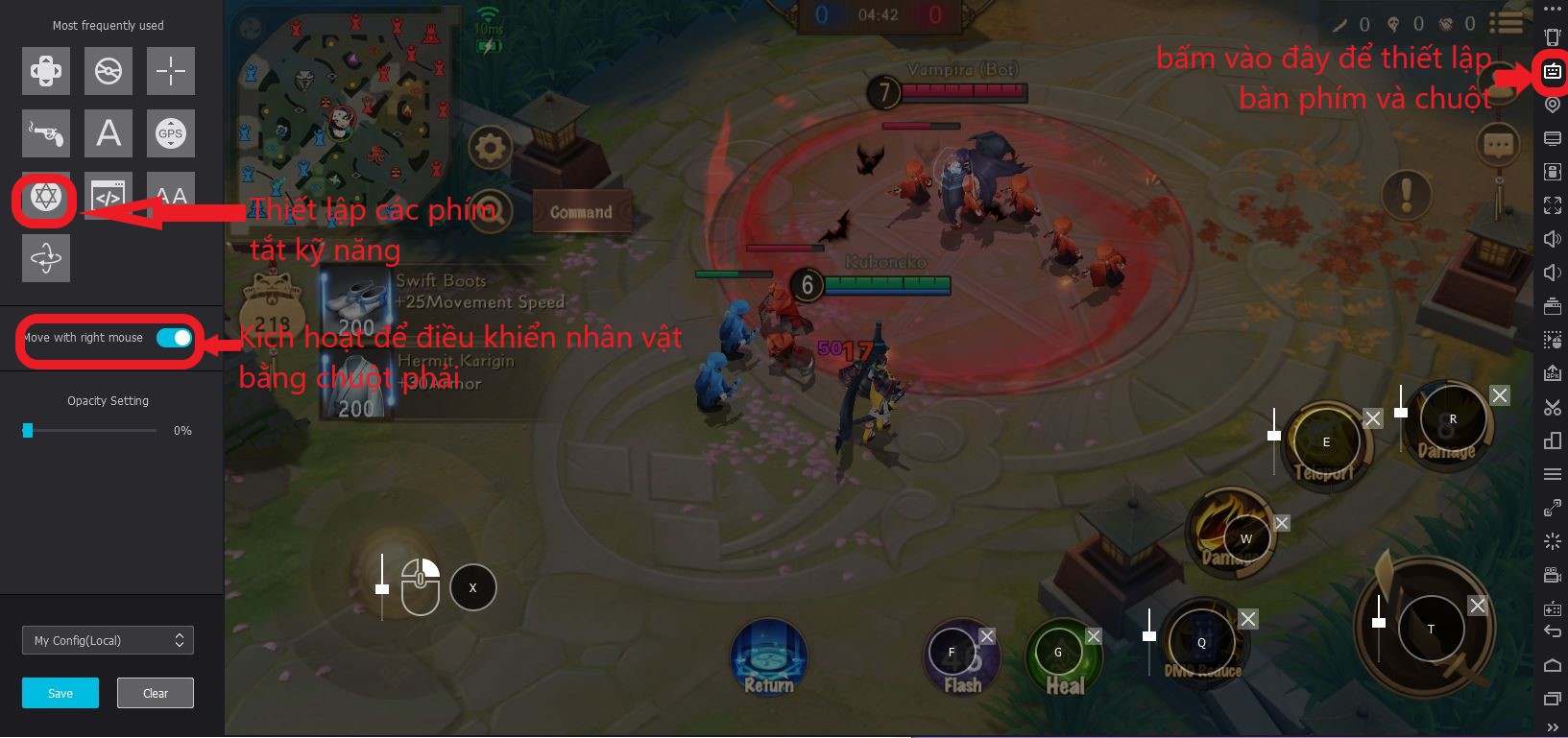Viewport: 1568px width, 738px height.
Task: Open the Command panel
Action: click(581, 212)
